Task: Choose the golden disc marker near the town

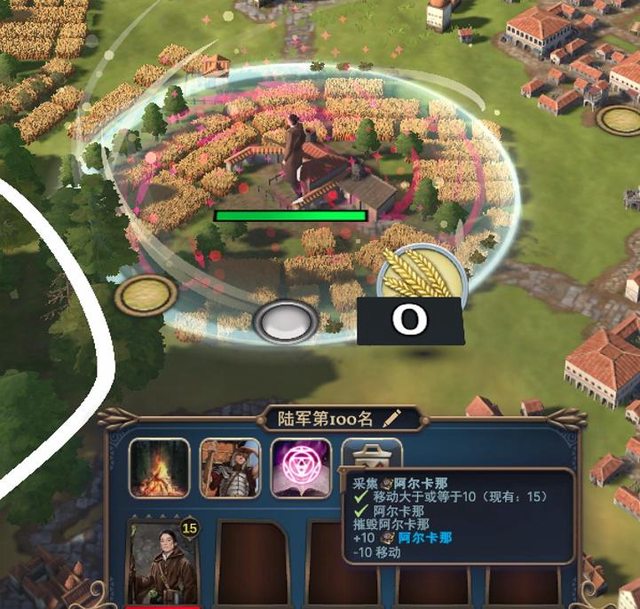Action: (x=619, y=119)
